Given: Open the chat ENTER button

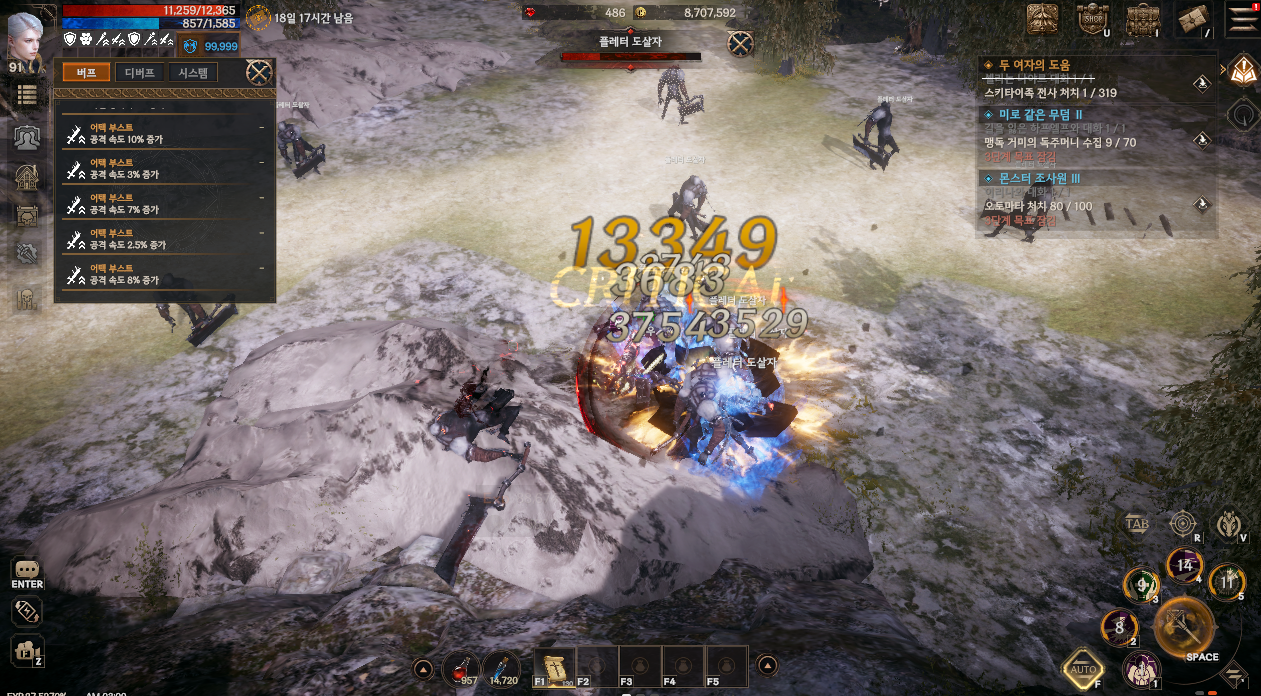Looking at the screenshot, I should pyautogui.click(x=27, y=573).
